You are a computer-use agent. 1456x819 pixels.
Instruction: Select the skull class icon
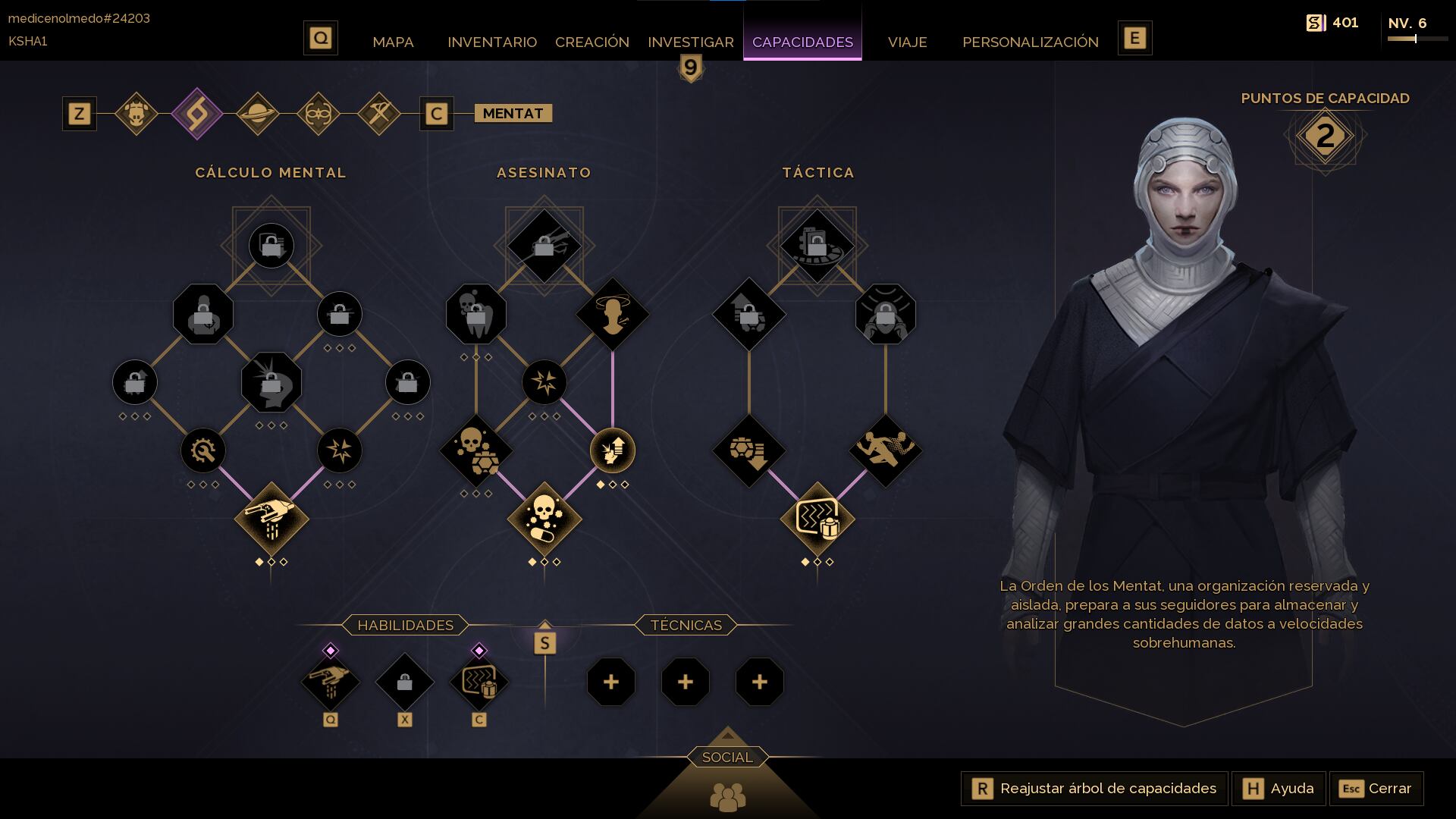[x=136, y=114]
